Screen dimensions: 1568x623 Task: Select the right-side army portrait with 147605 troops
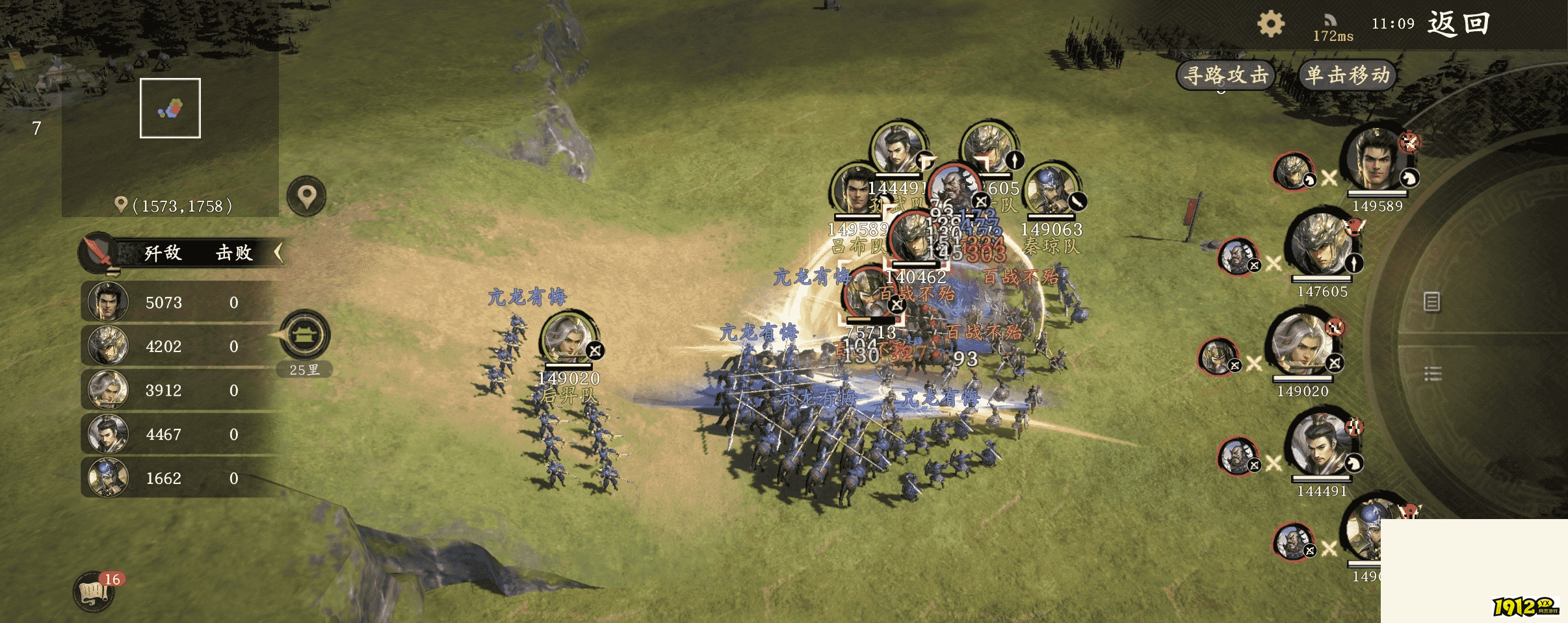(1322, 246)
